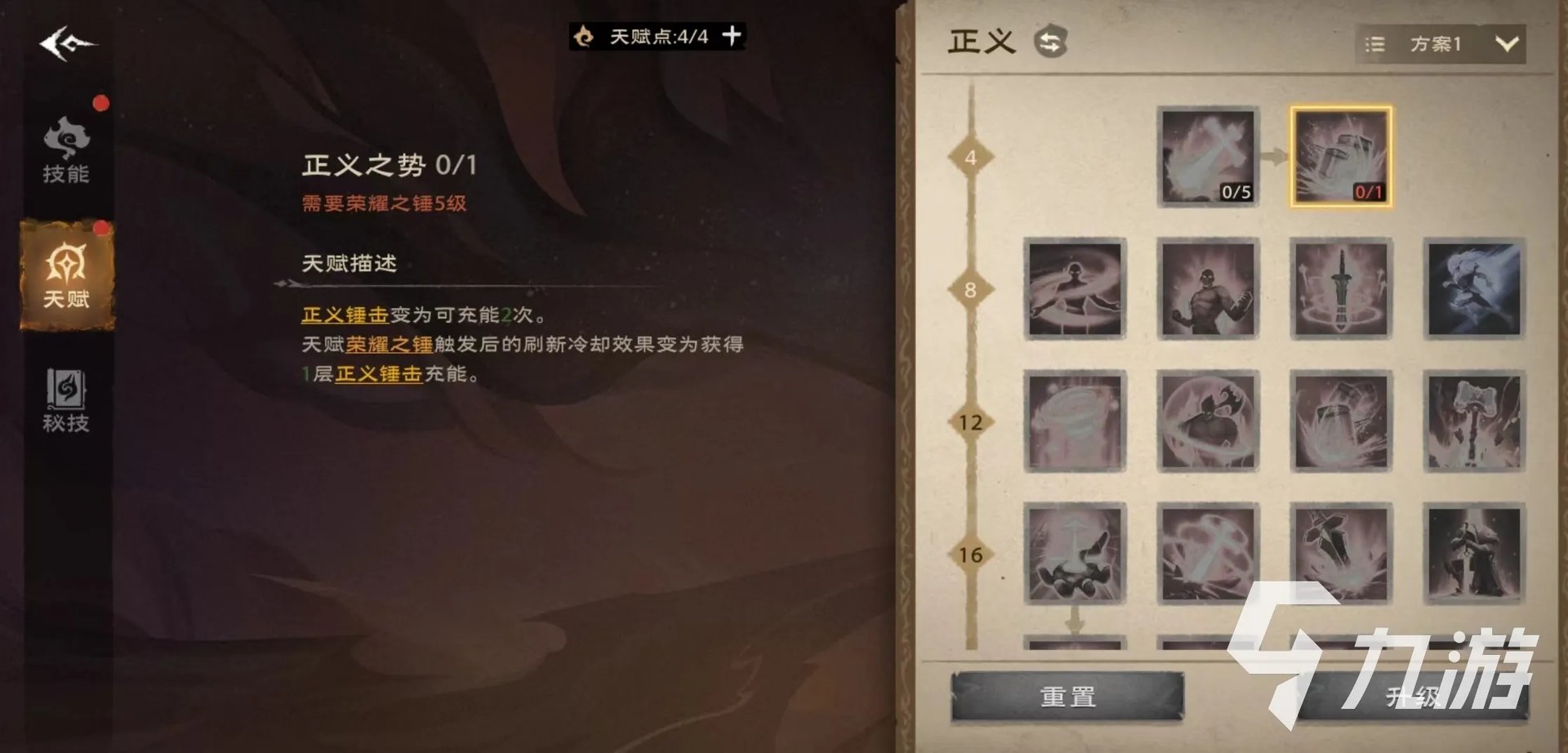1568x753 pixels.
Task: Select the tornado talent icon in level 12 row
Action: click(1076, 423)
